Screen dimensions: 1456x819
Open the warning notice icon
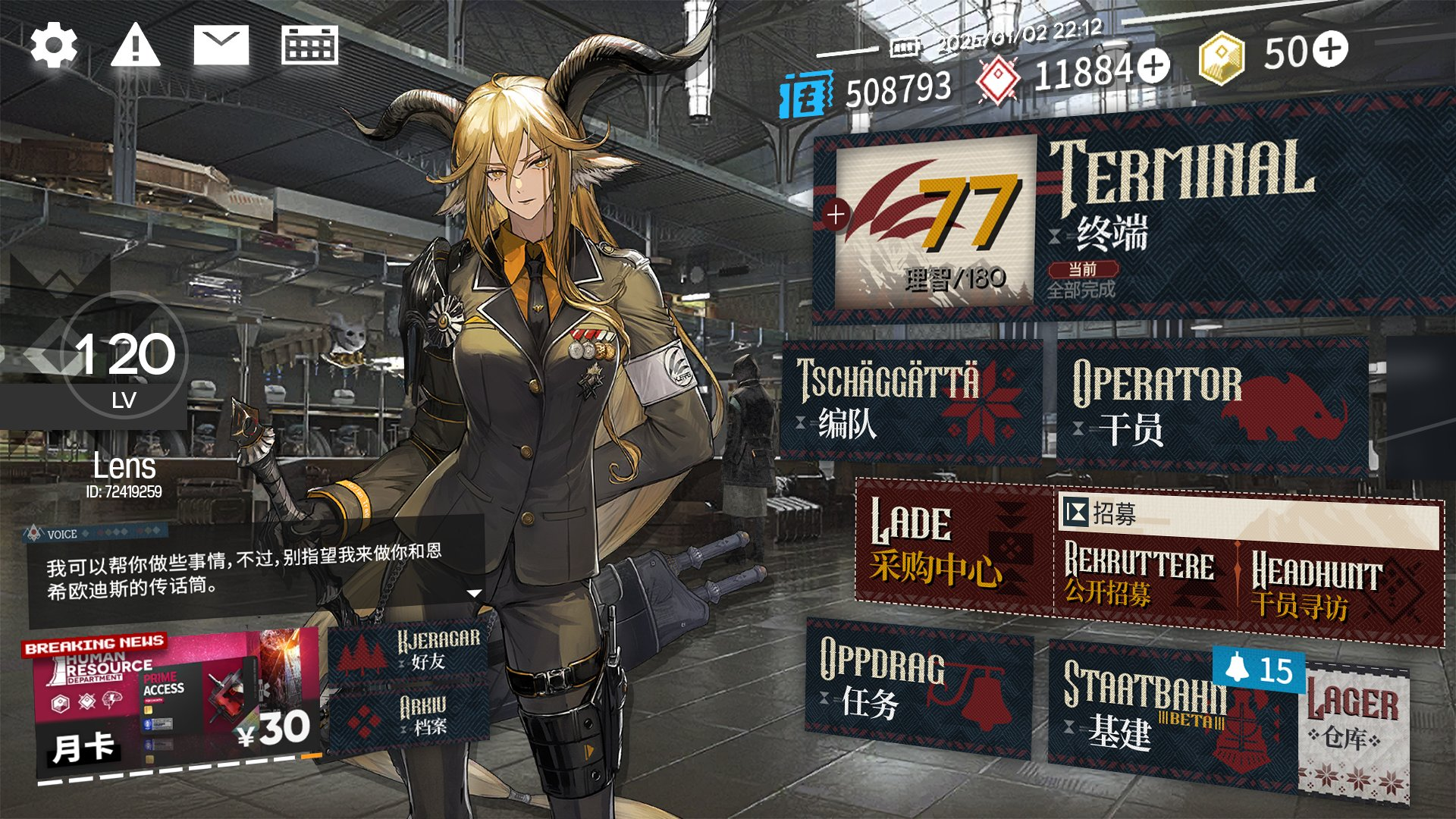(135, 45)
